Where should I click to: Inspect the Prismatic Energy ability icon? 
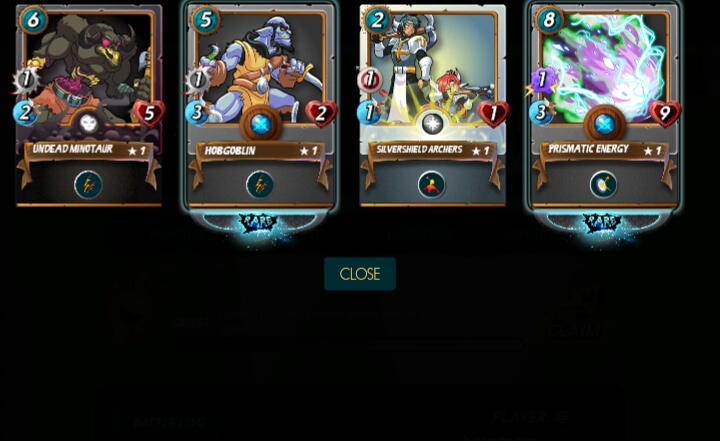[x=603, y=184]
